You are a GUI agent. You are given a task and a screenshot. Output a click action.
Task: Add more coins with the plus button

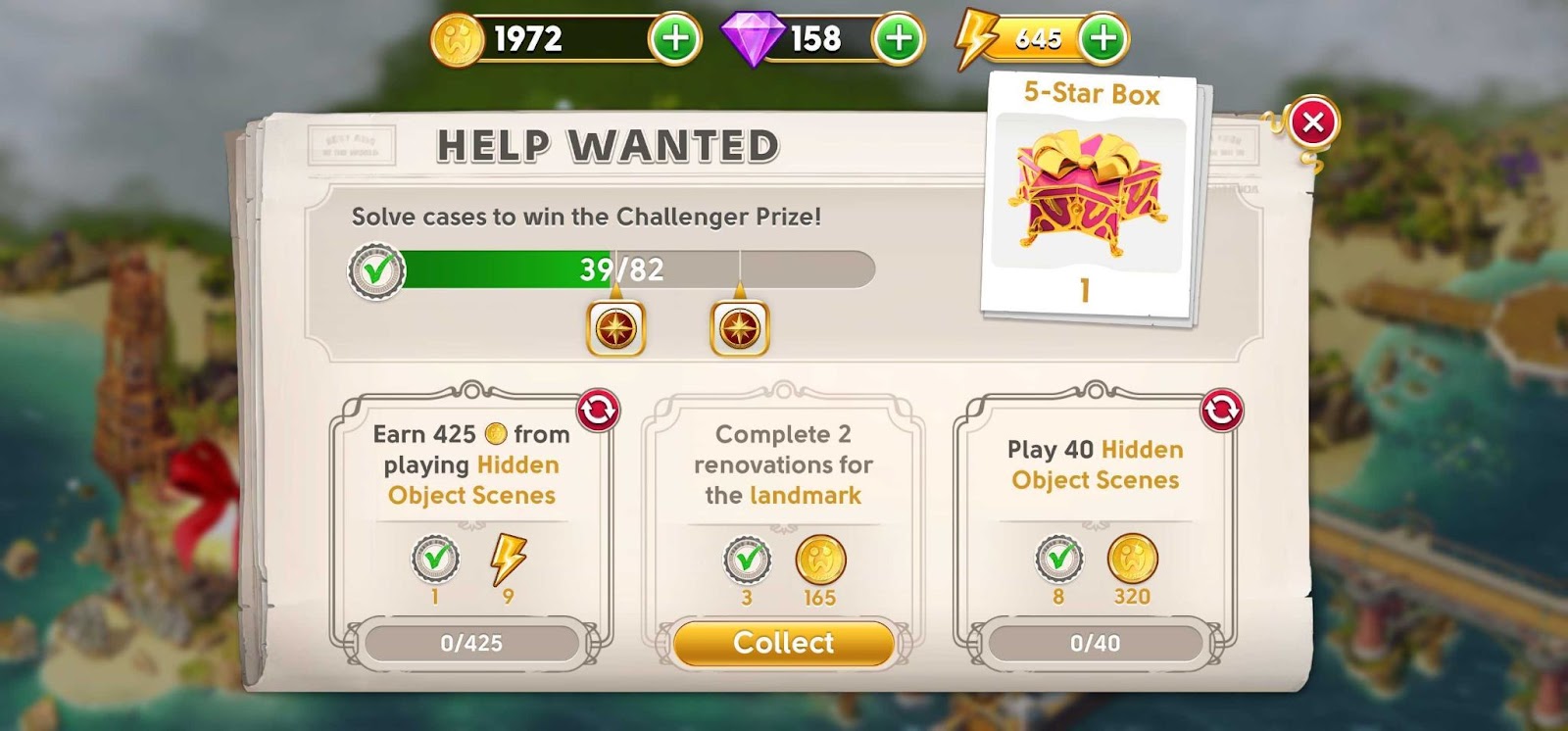675,39
